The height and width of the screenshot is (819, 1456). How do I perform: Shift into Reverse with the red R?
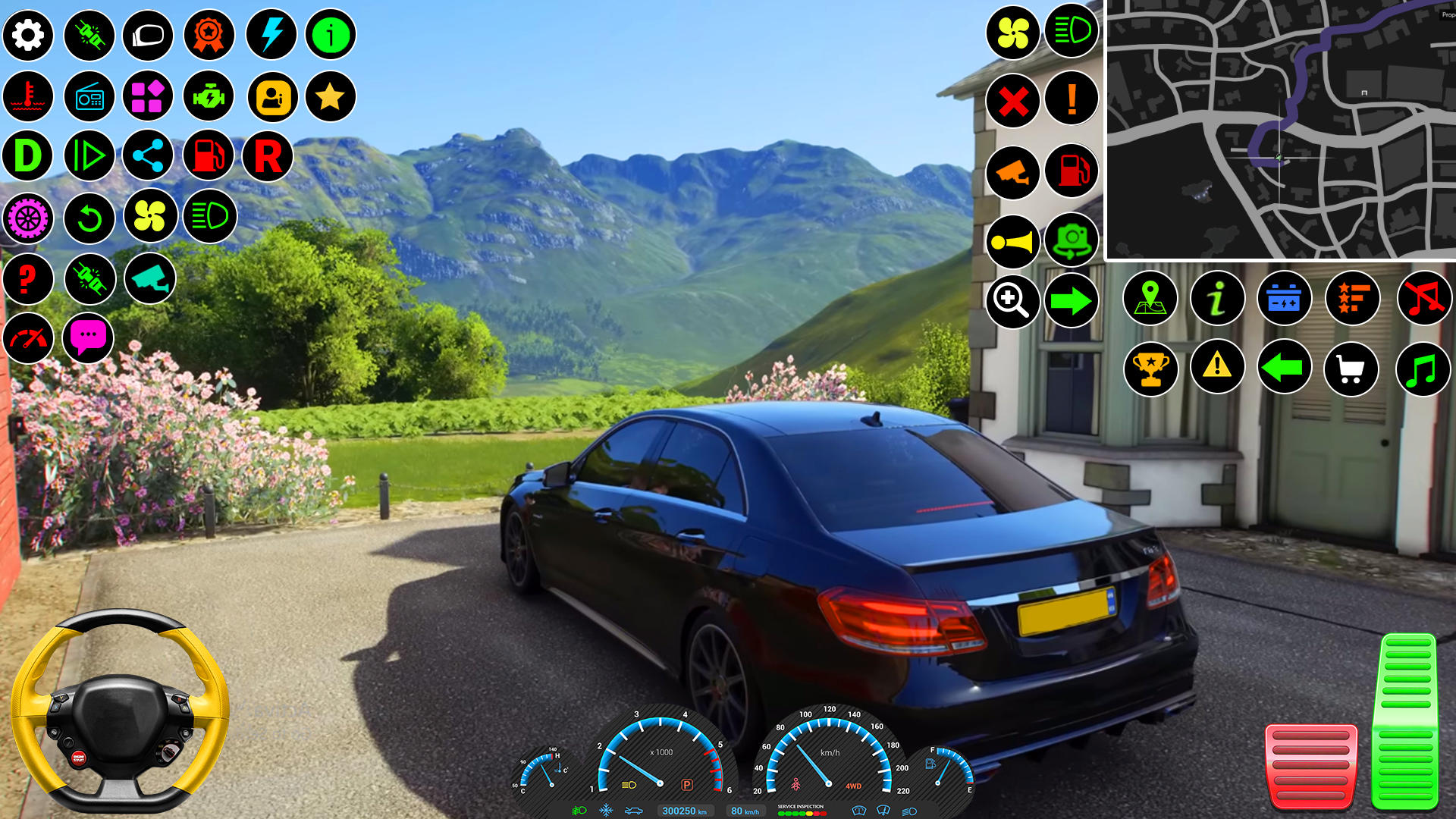coord(268,156)
